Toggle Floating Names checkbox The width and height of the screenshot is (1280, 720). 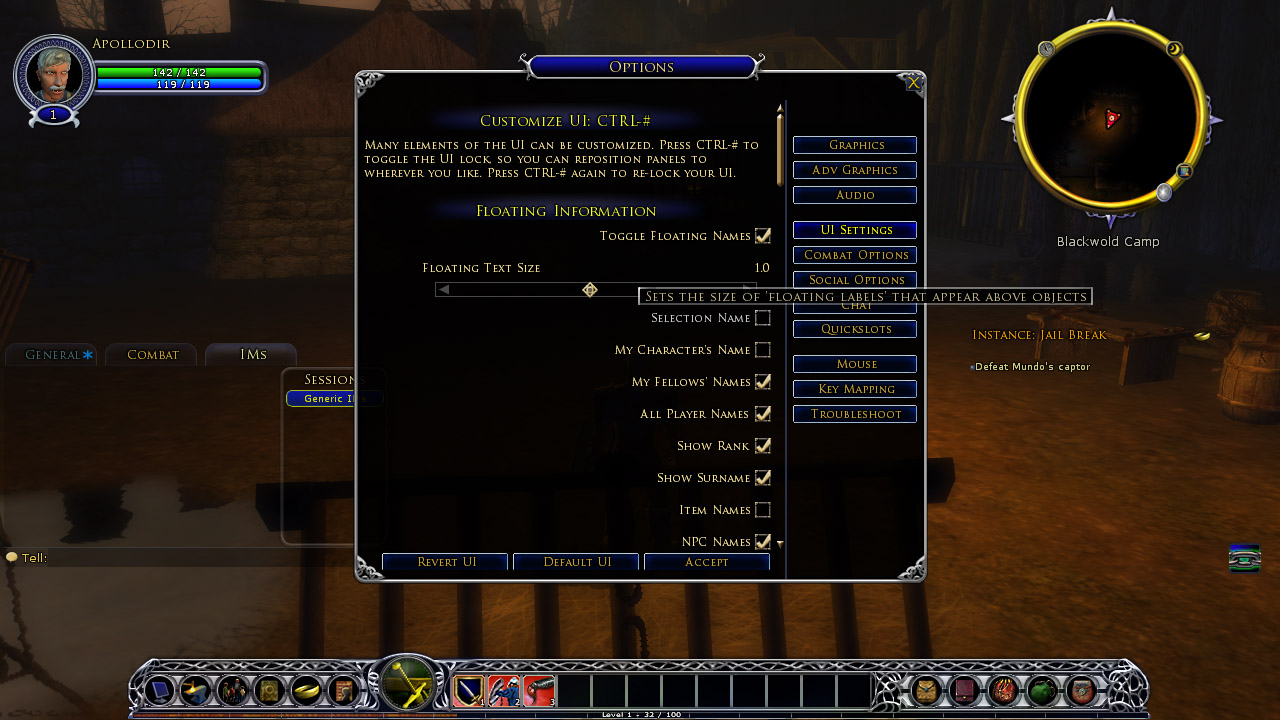[763, 236]
